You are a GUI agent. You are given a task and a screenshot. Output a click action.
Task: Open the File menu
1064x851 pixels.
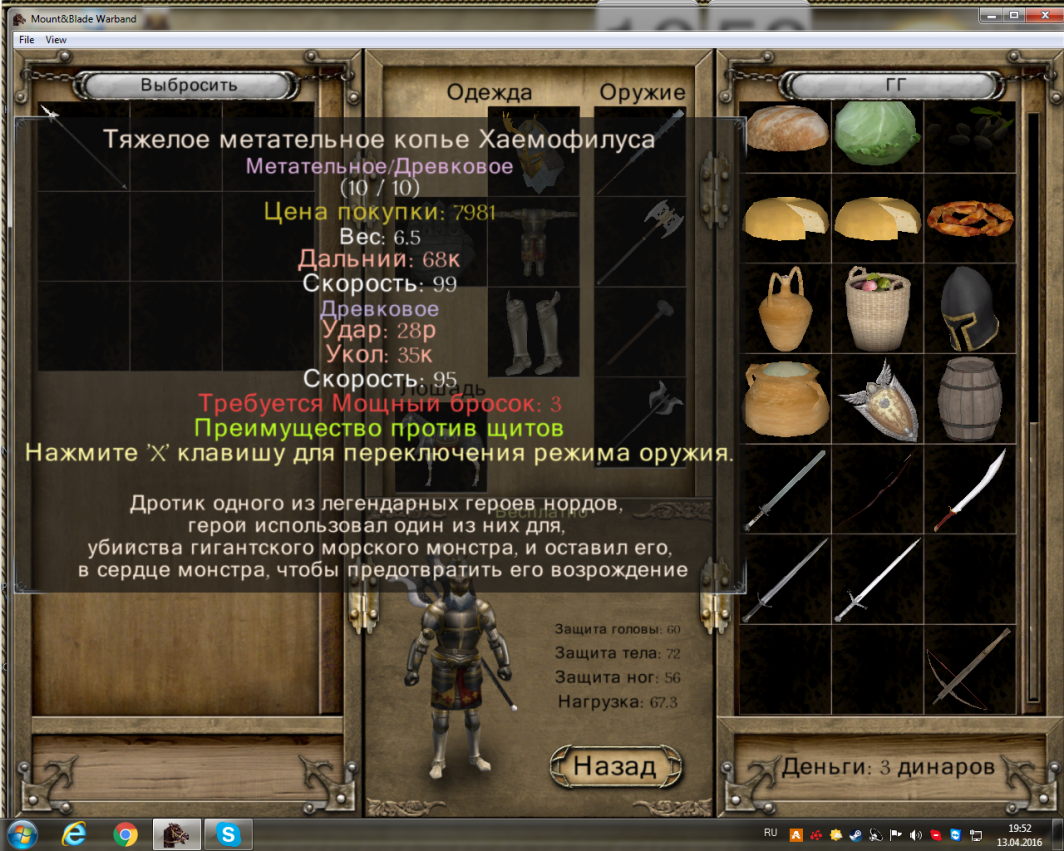(x=26, y=40)
